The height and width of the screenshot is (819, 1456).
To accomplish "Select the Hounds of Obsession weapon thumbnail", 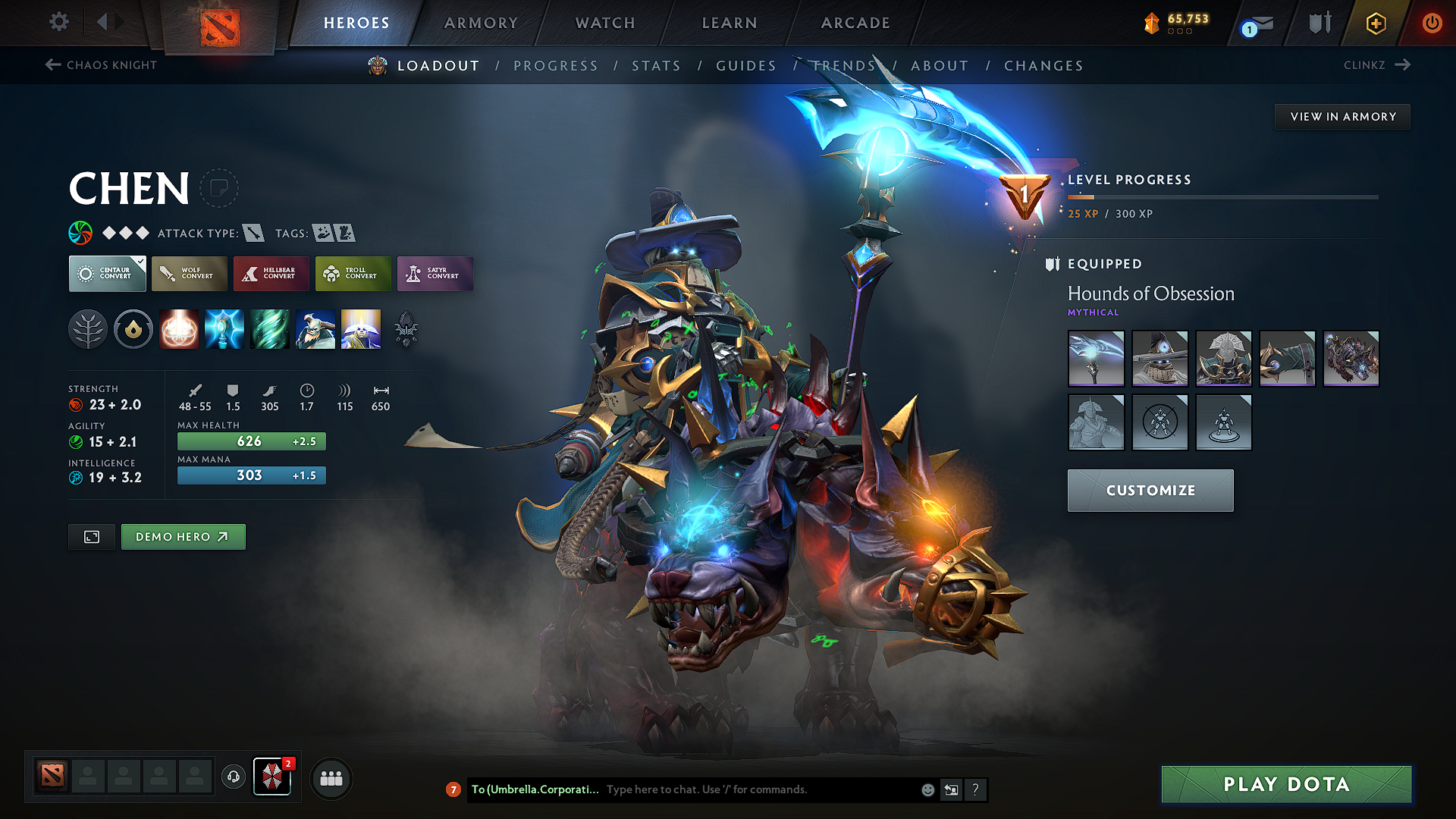I will click(1096, 358).
